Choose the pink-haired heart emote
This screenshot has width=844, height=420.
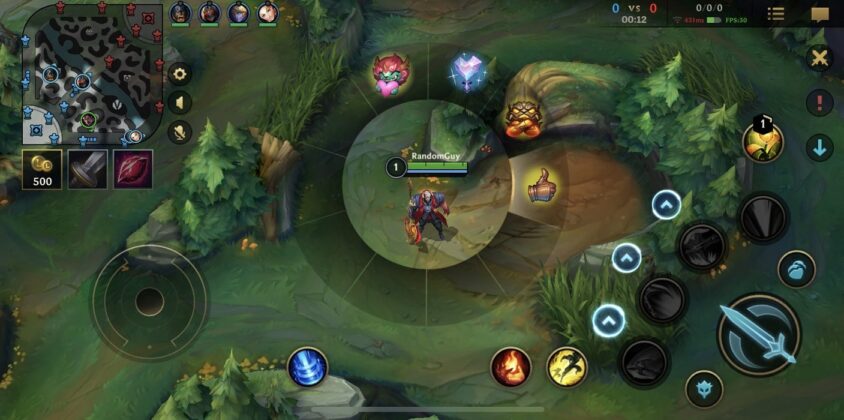coord(390,74)
